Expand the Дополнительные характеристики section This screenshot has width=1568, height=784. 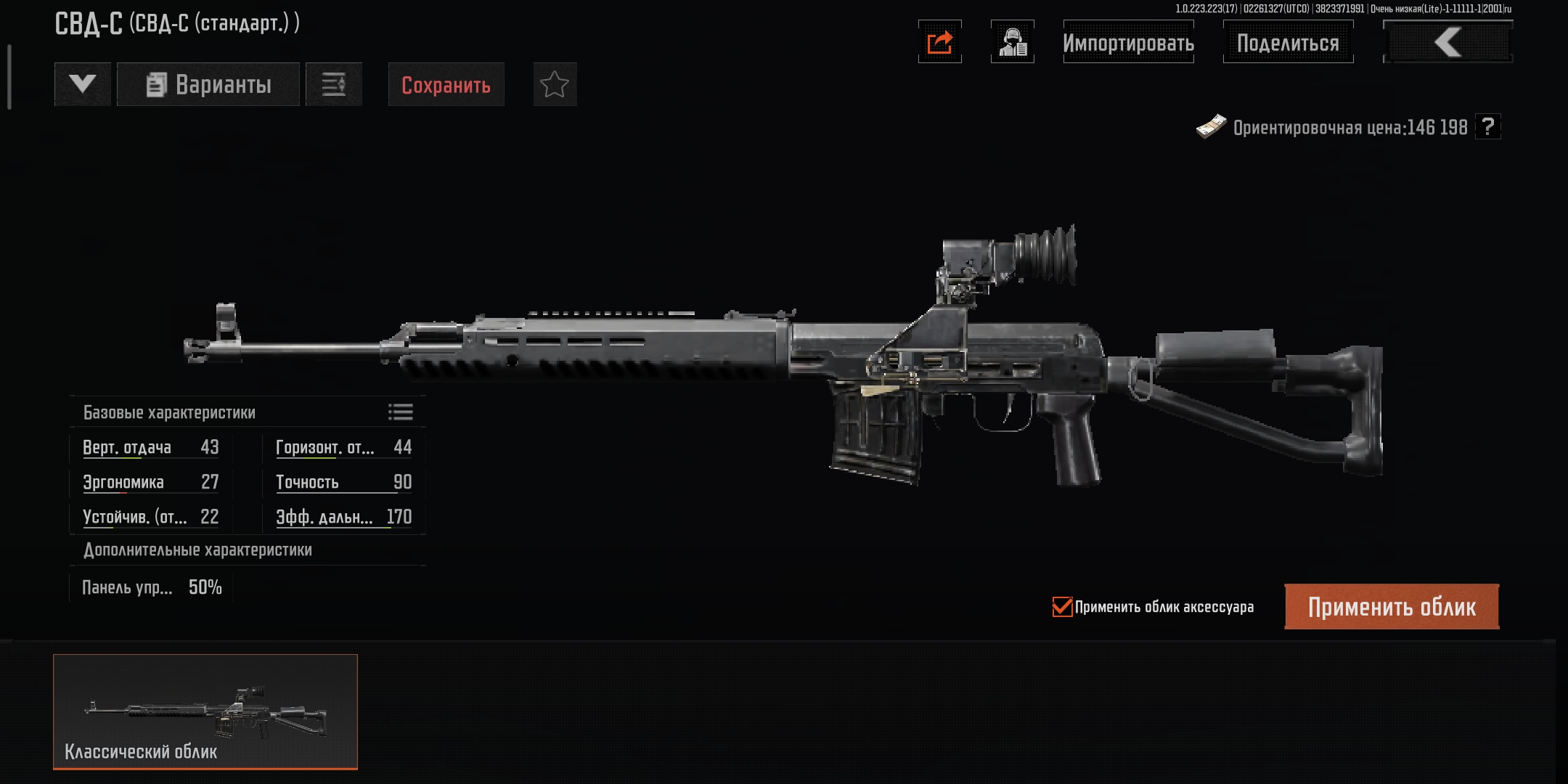(197, 550)
